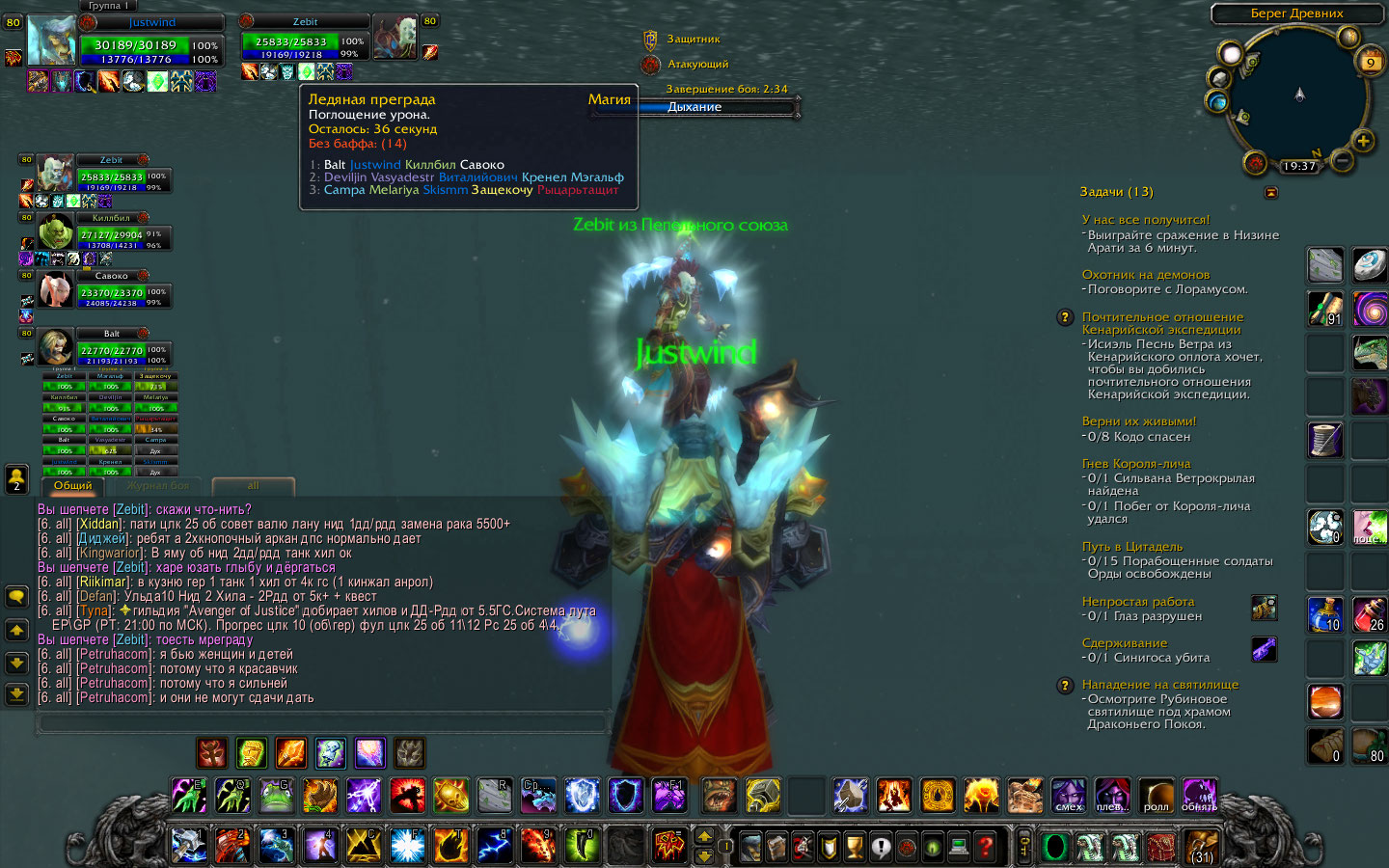This screenshot has width=1389, height=868.
Task: Select party member Киллбил's portrait
Action: click(56, 234)
